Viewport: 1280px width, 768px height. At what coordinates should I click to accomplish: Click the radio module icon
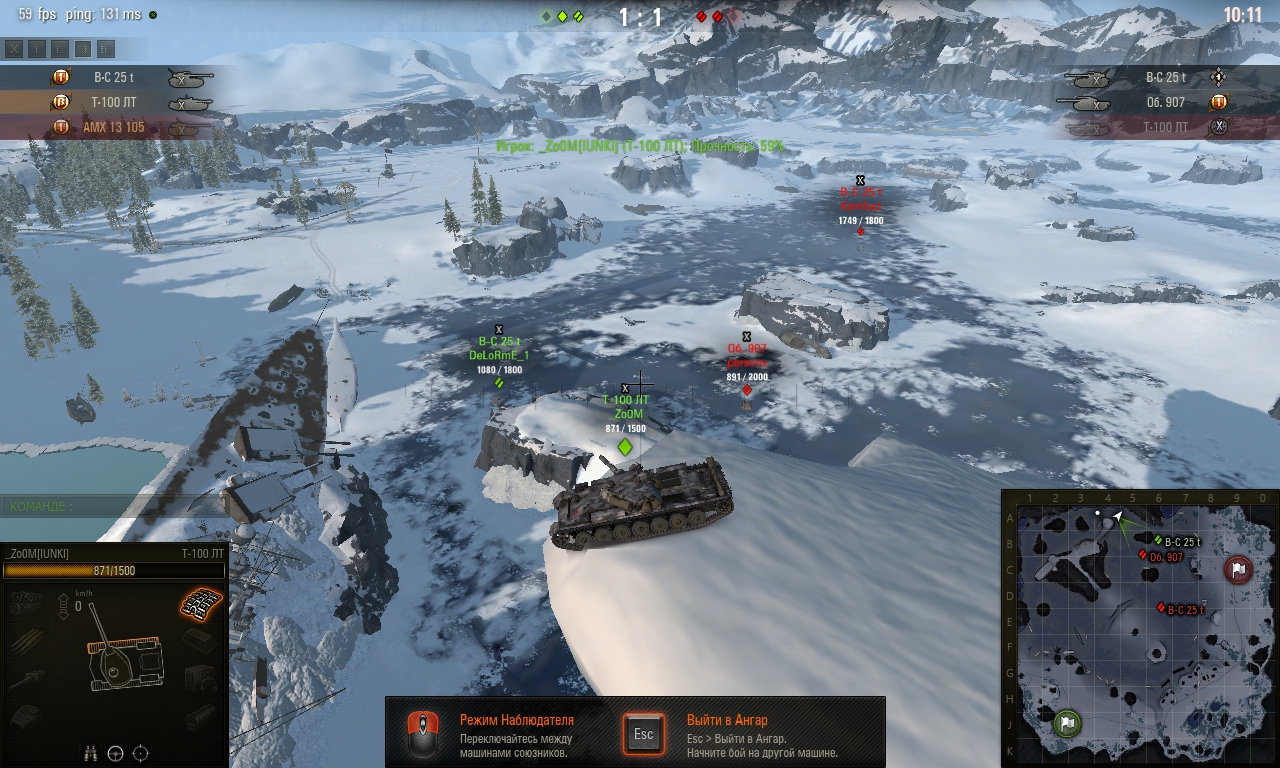point(201,679)
